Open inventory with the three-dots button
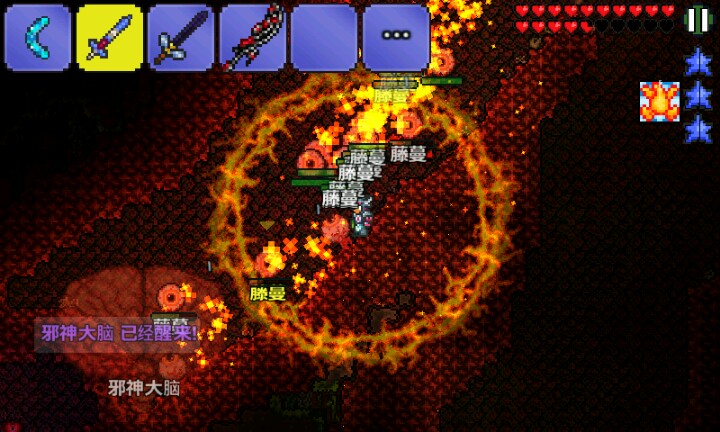The height and width of the screenshot is (432, 720). click(x=396, y=36)
